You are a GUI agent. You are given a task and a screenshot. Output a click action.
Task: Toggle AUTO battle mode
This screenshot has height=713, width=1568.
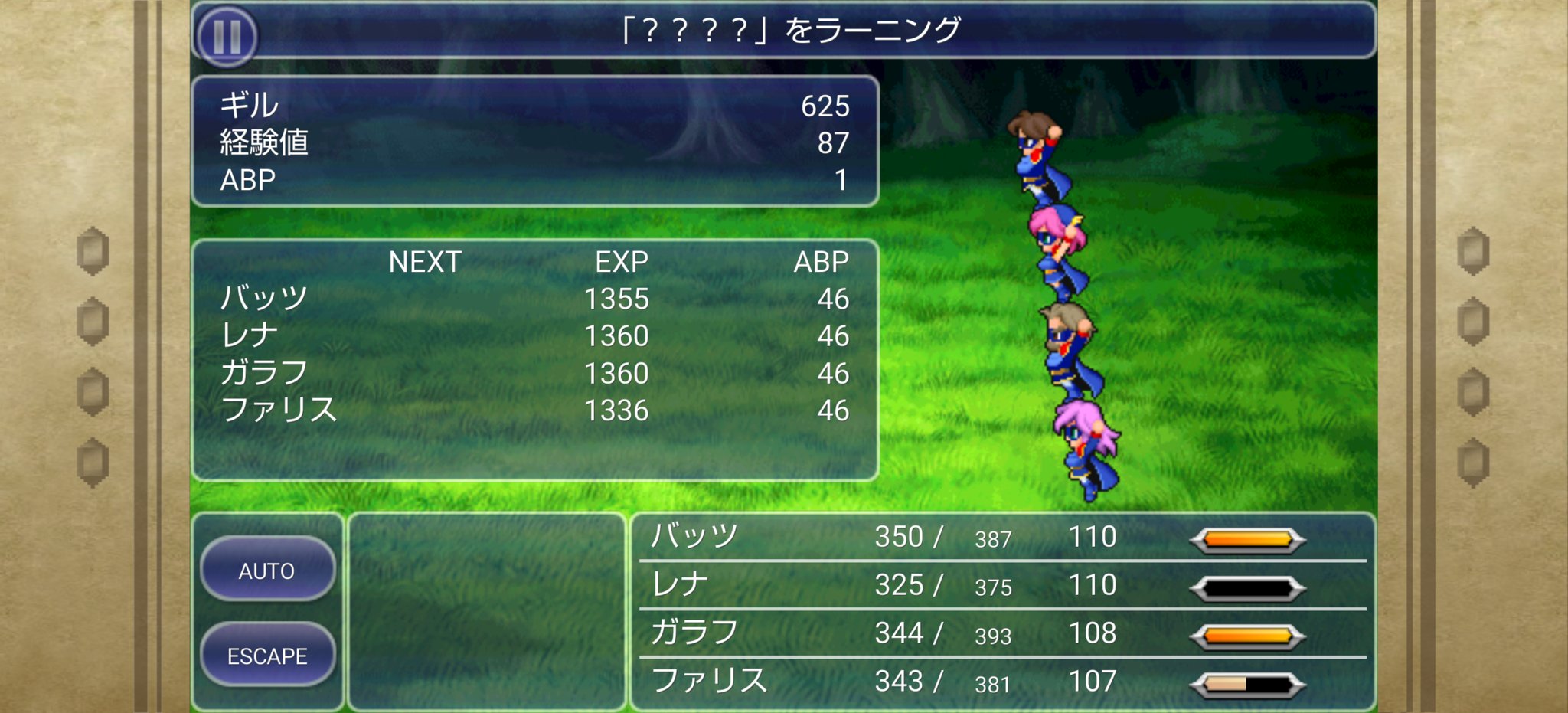[x=267, y=570]
